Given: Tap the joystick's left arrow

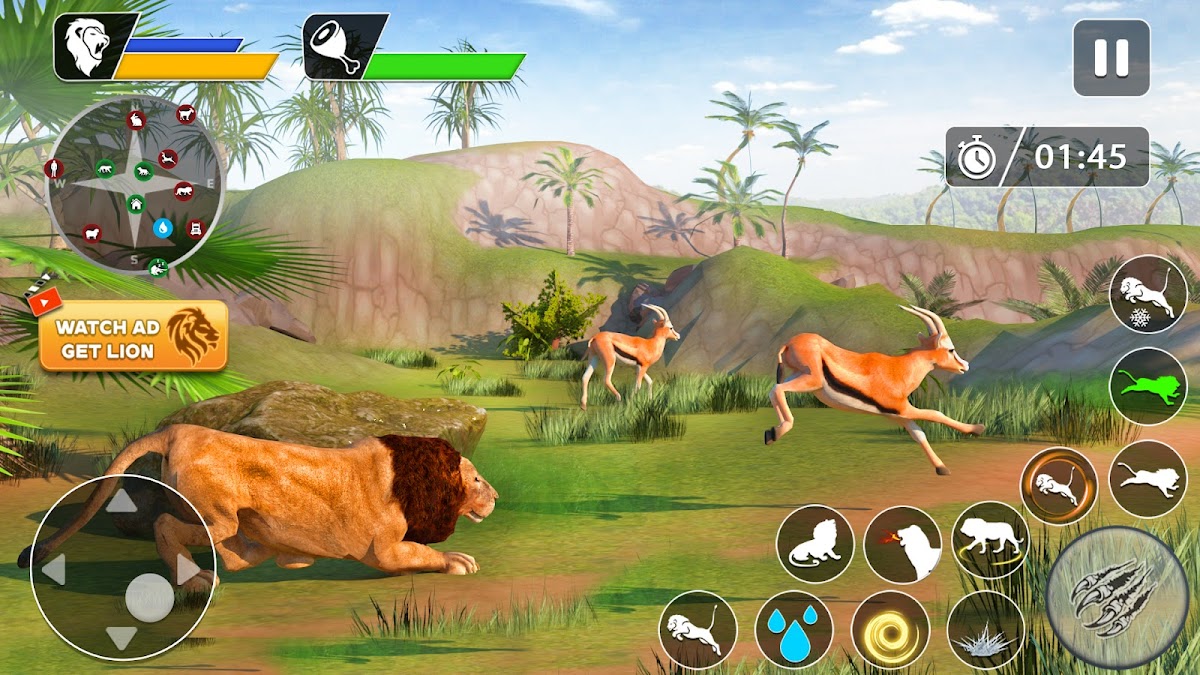Looking at the screenshot, I should [53, 570].
